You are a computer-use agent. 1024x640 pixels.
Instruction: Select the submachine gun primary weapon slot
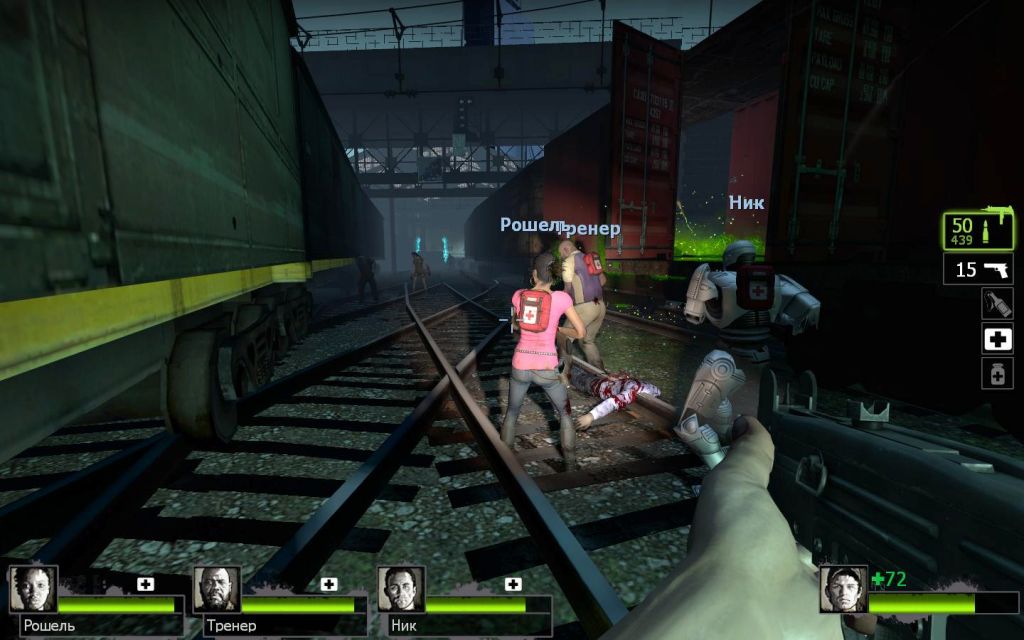click(979, 231)
